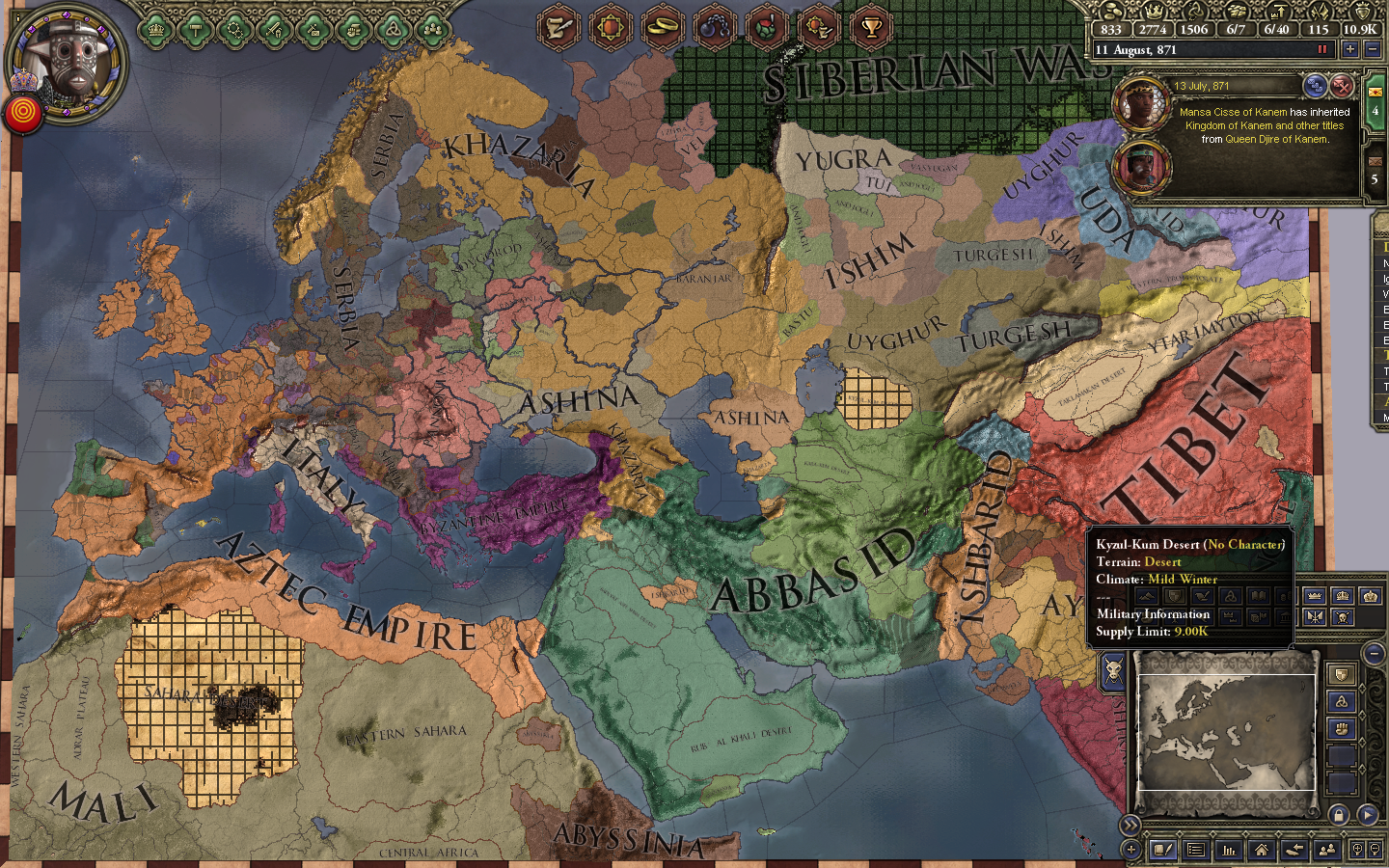Open the Laws menu via the crown icon

(156, 31)
